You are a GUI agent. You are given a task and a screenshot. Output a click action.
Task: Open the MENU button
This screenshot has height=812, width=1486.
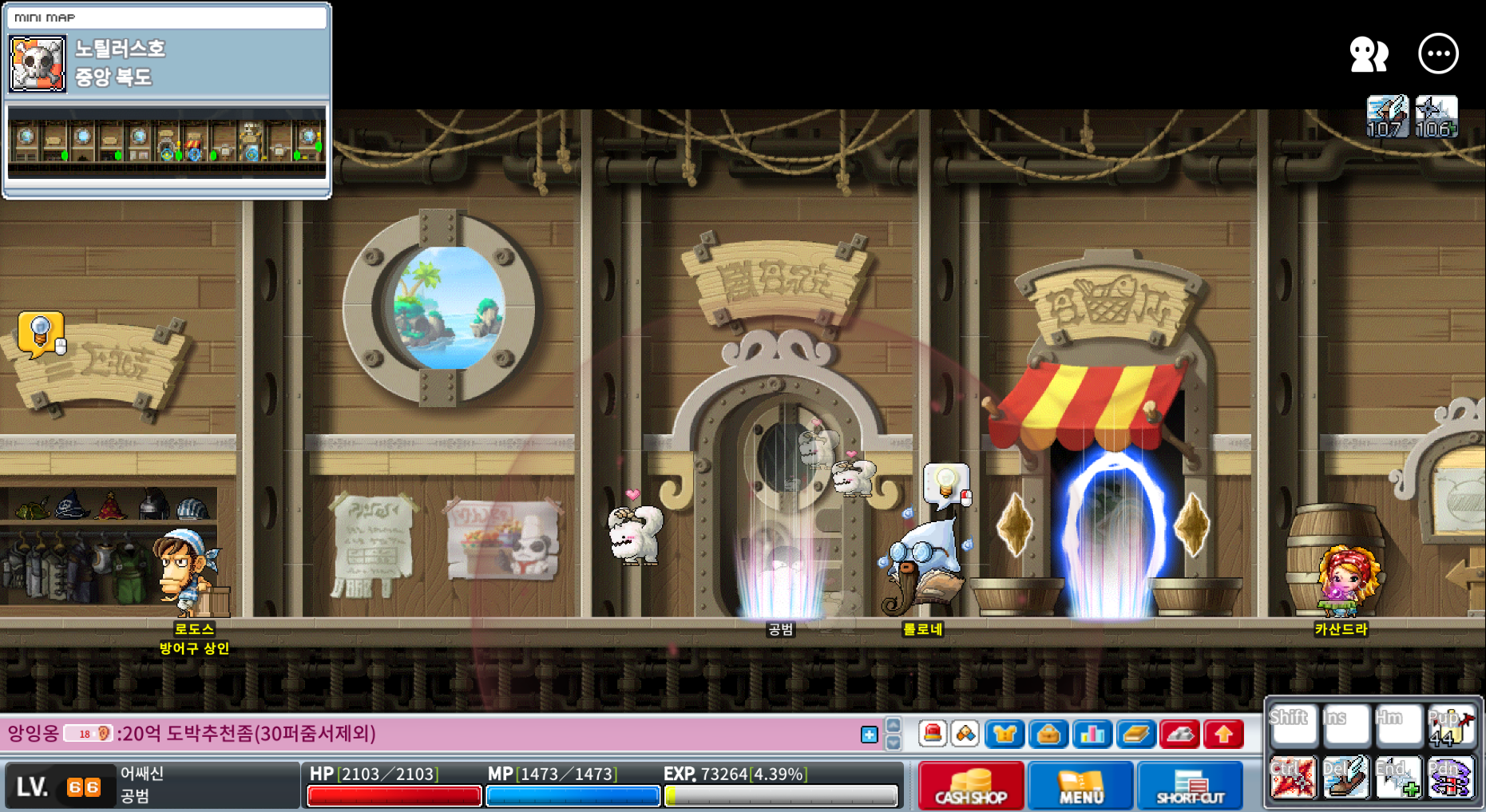[1080, 785]
